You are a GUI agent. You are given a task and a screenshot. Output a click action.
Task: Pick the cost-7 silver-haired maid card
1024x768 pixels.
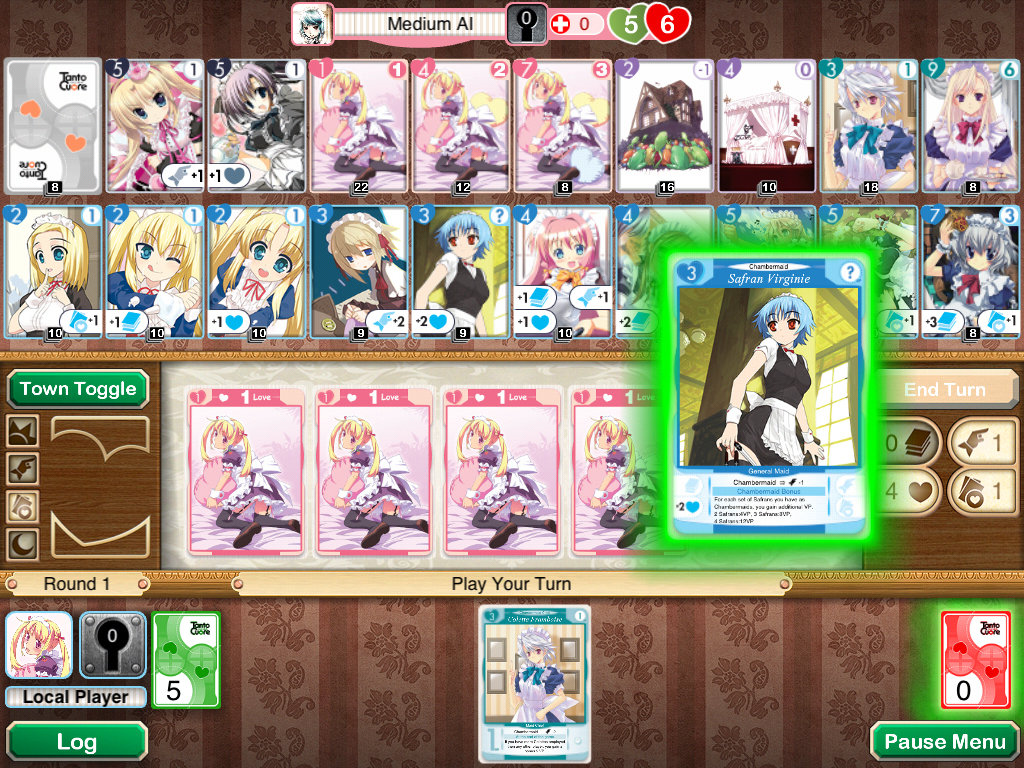(971, 272)
